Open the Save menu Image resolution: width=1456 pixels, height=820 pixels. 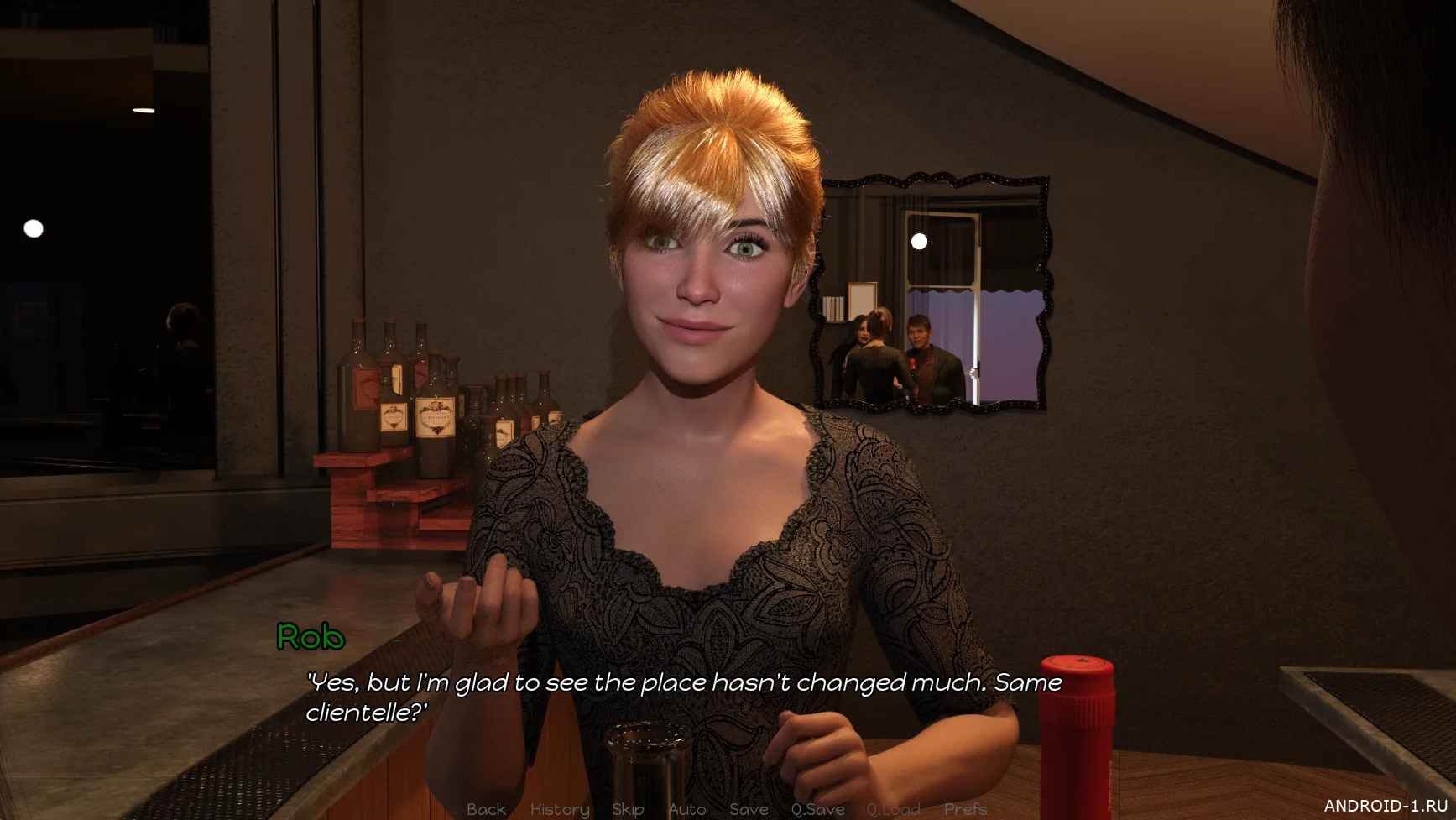coord(749,809)
